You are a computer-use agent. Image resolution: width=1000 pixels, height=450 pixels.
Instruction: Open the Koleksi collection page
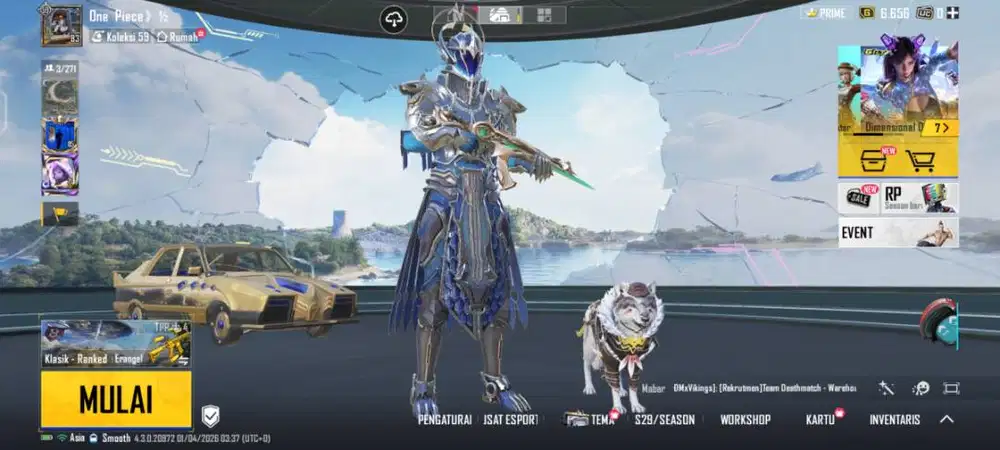coord(120,37)
